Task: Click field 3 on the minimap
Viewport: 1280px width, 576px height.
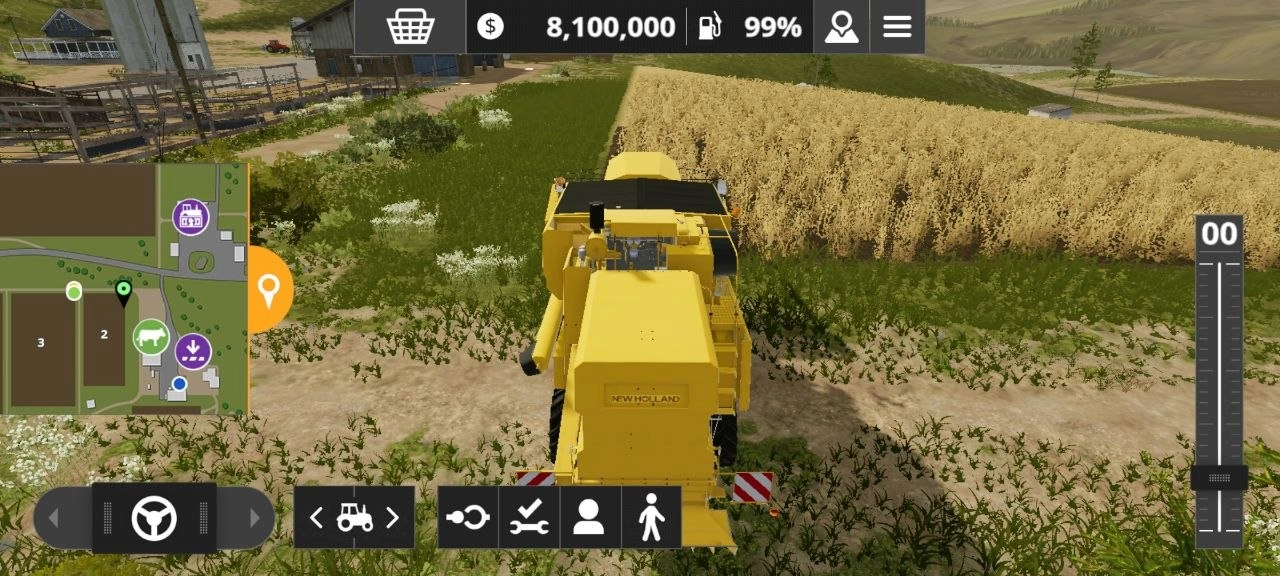Action: 41,343
